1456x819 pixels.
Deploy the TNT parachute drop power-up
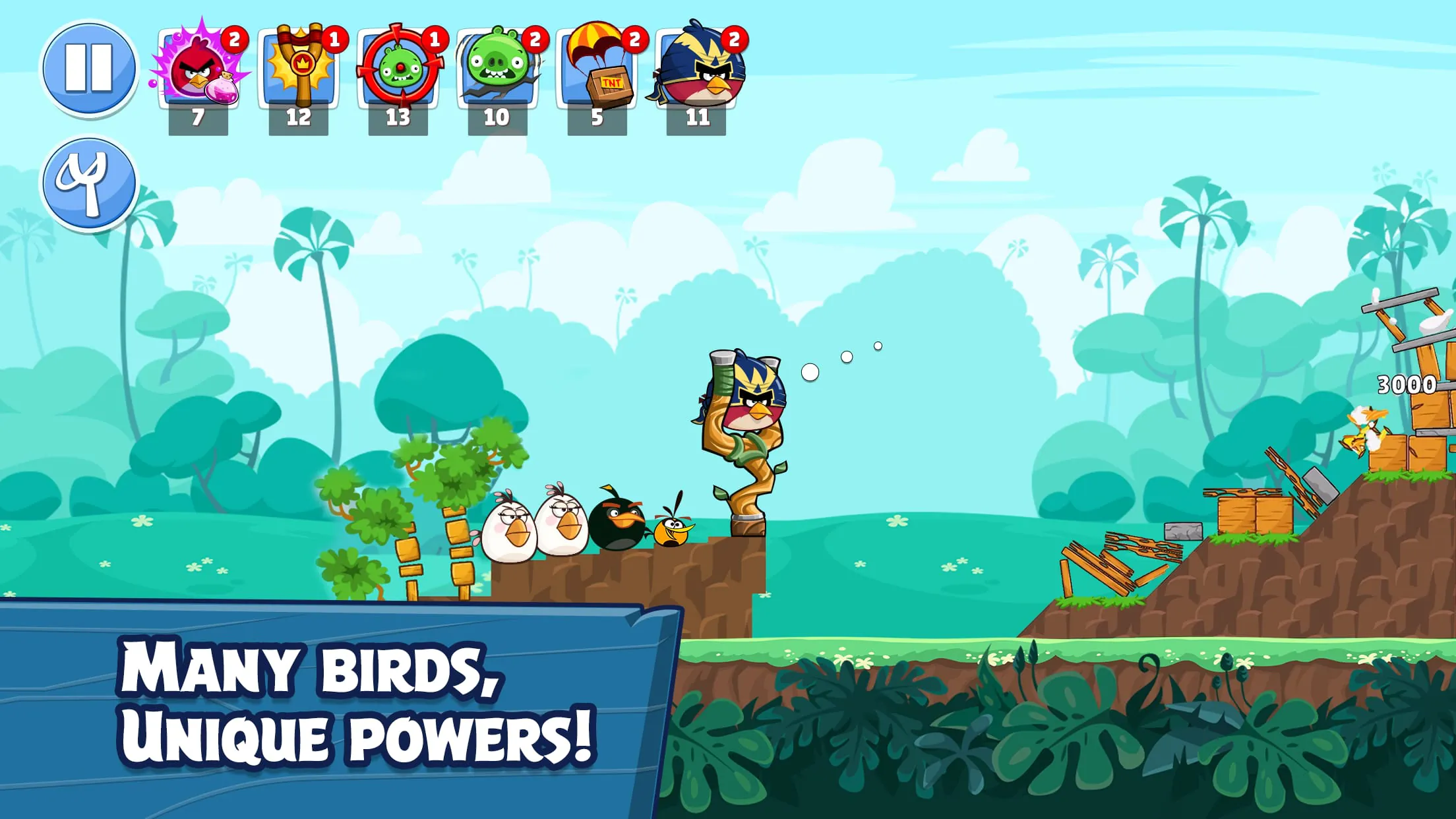pos(597,68)
